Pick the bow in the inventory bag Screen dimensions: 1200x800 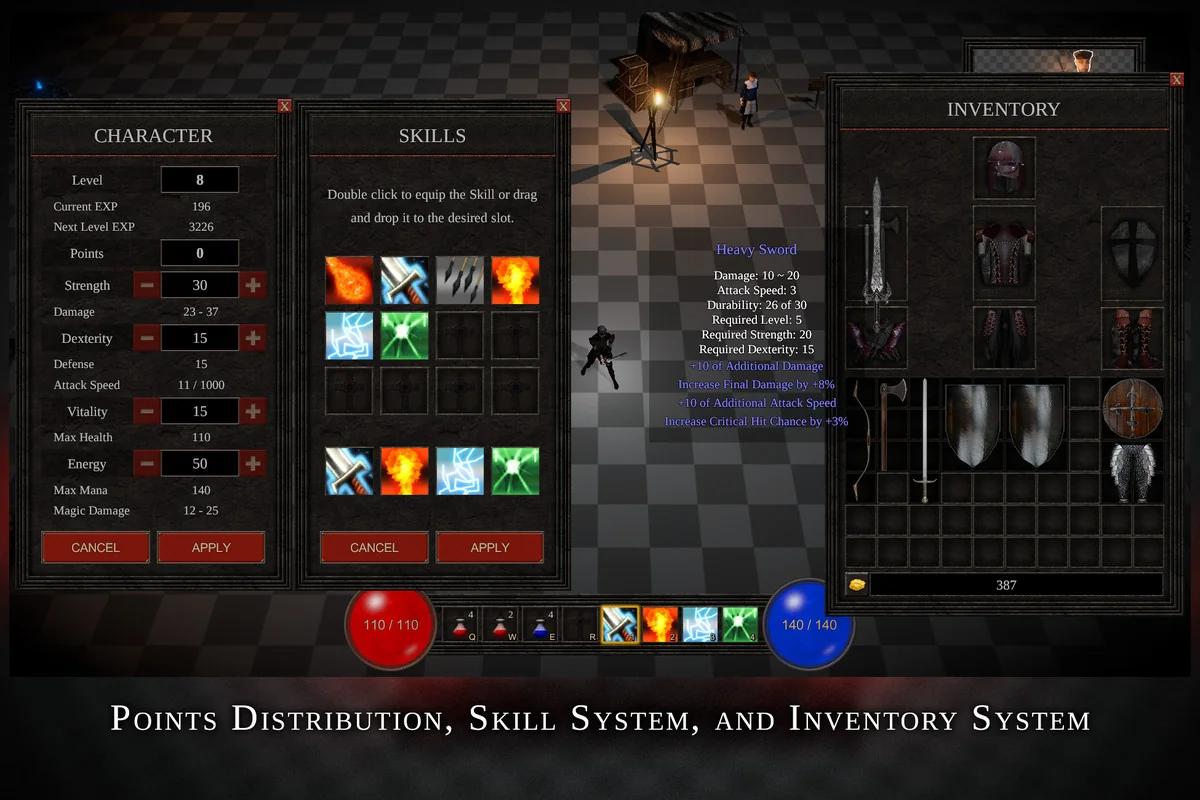tap(858, 438)
